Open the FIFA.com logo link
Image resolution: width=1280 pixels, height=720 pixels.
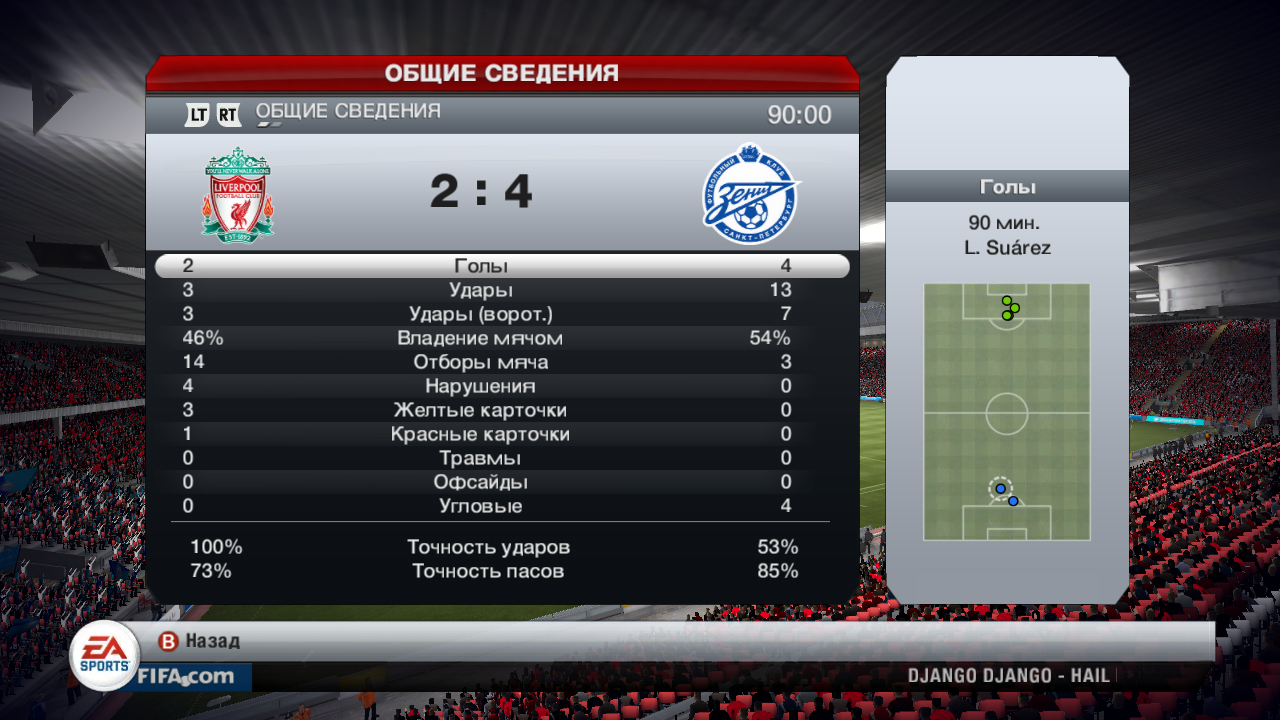[186, 677]
